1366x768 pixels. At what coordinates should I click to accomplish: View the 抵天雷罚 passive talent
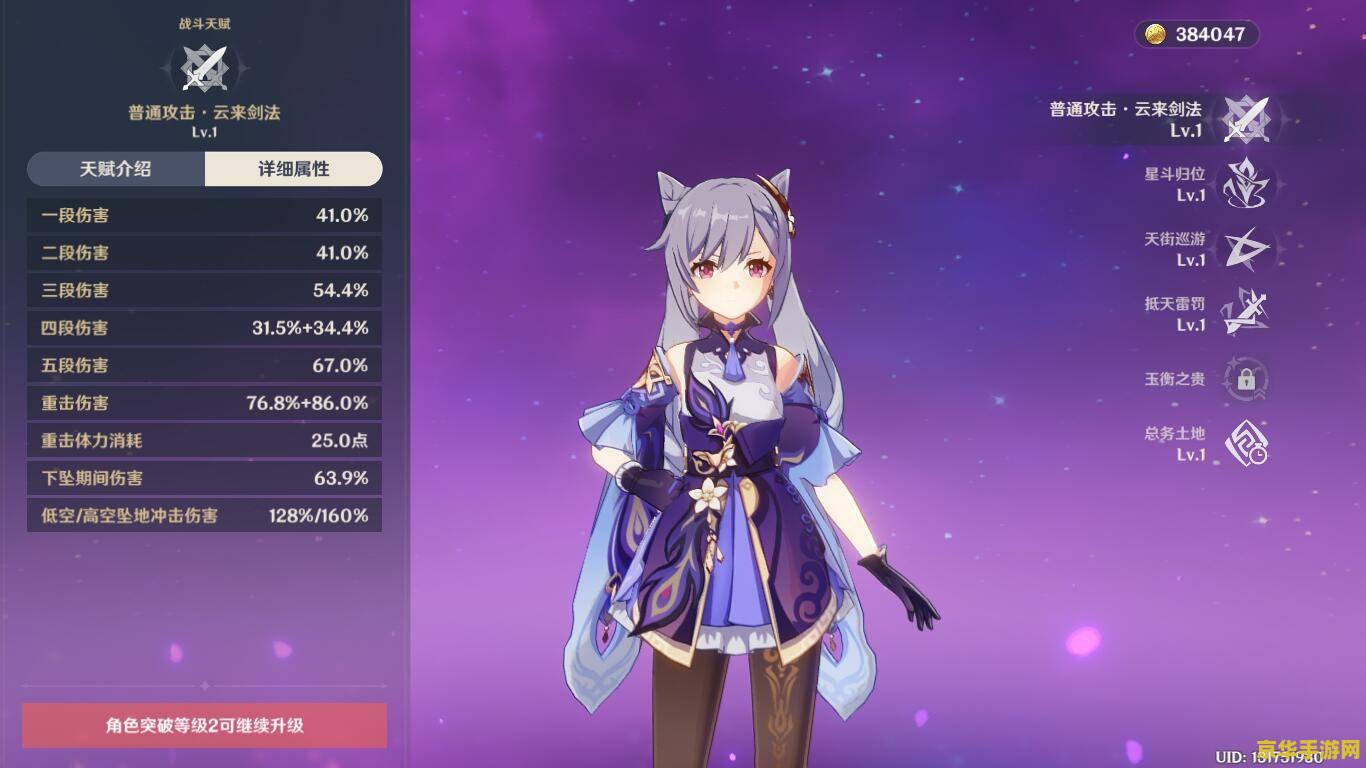pyautogui.click(x=1246, y=314)
